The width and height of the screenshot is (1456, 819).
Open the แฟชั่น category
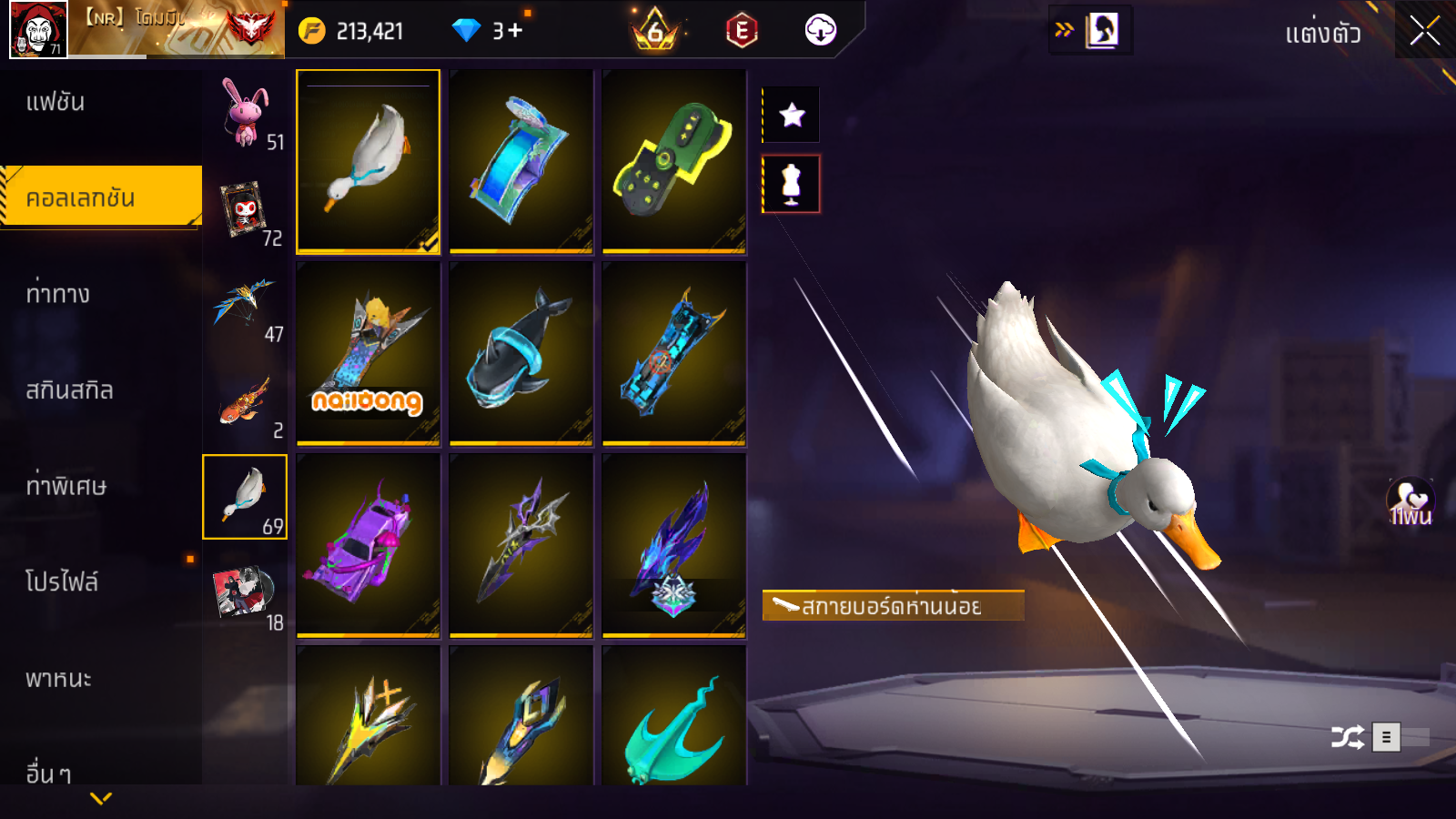click(x=56, y=102)
